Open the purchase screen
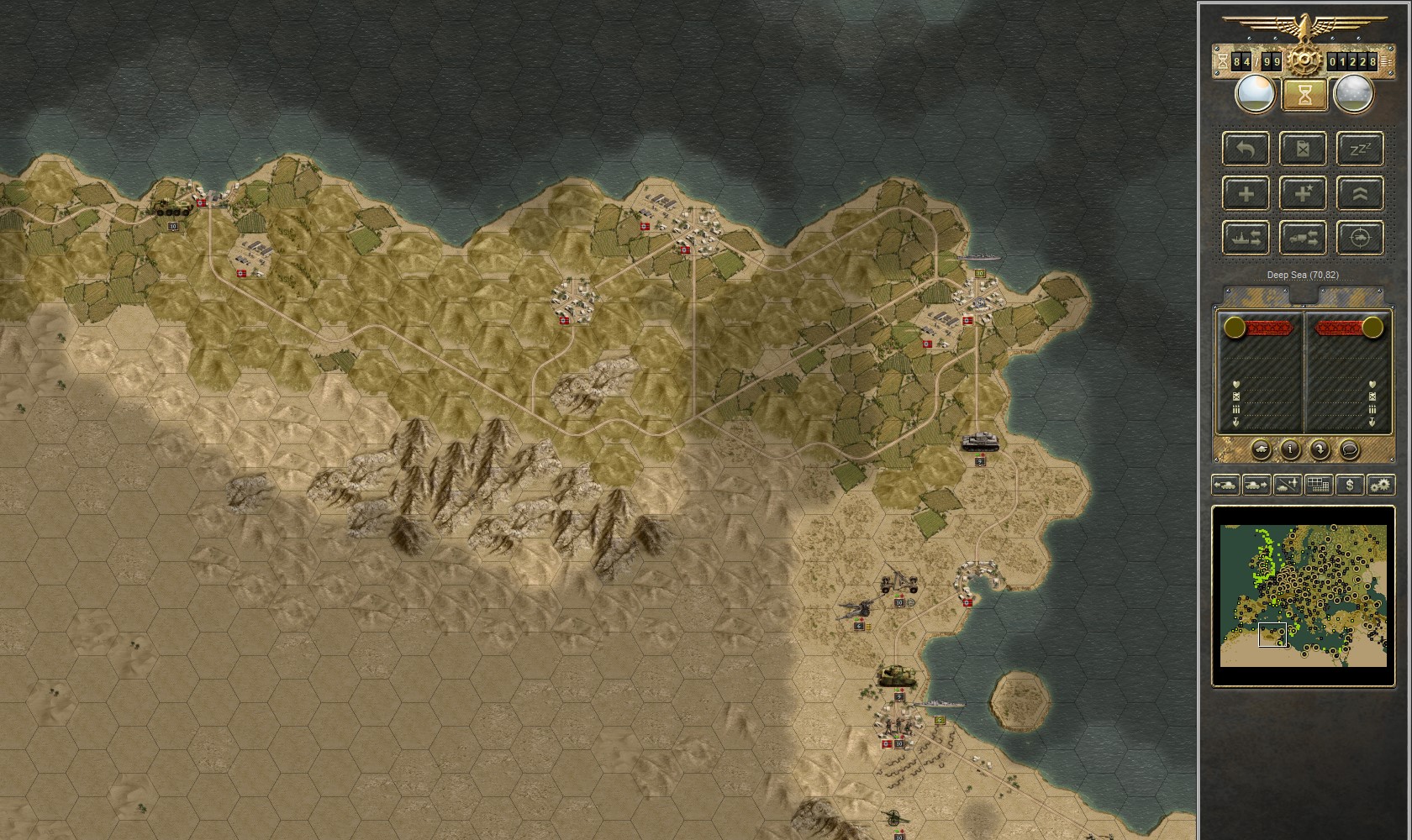1412x840 pixels. click(1350, 485)
